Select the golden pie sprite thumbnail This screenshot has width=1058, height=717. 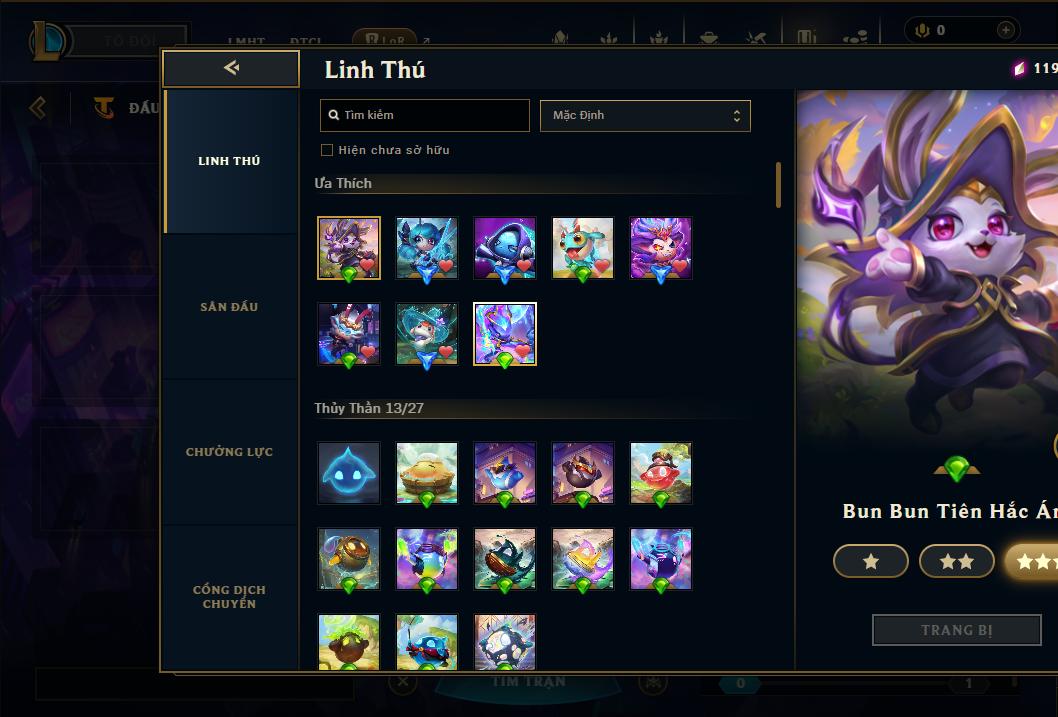click(x=427, y=473)
